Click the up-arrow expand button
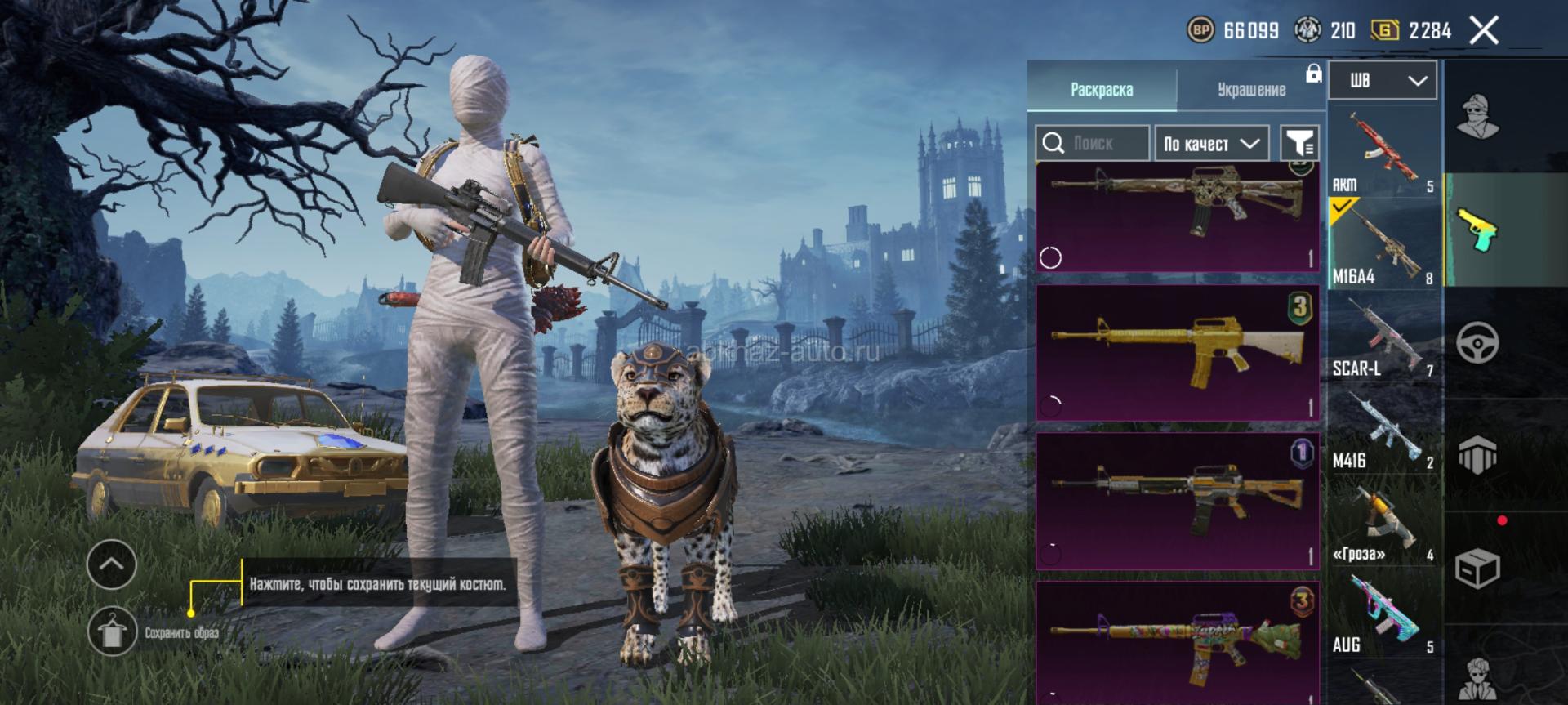Screen dimensions: 1568x705 (112, 564)
